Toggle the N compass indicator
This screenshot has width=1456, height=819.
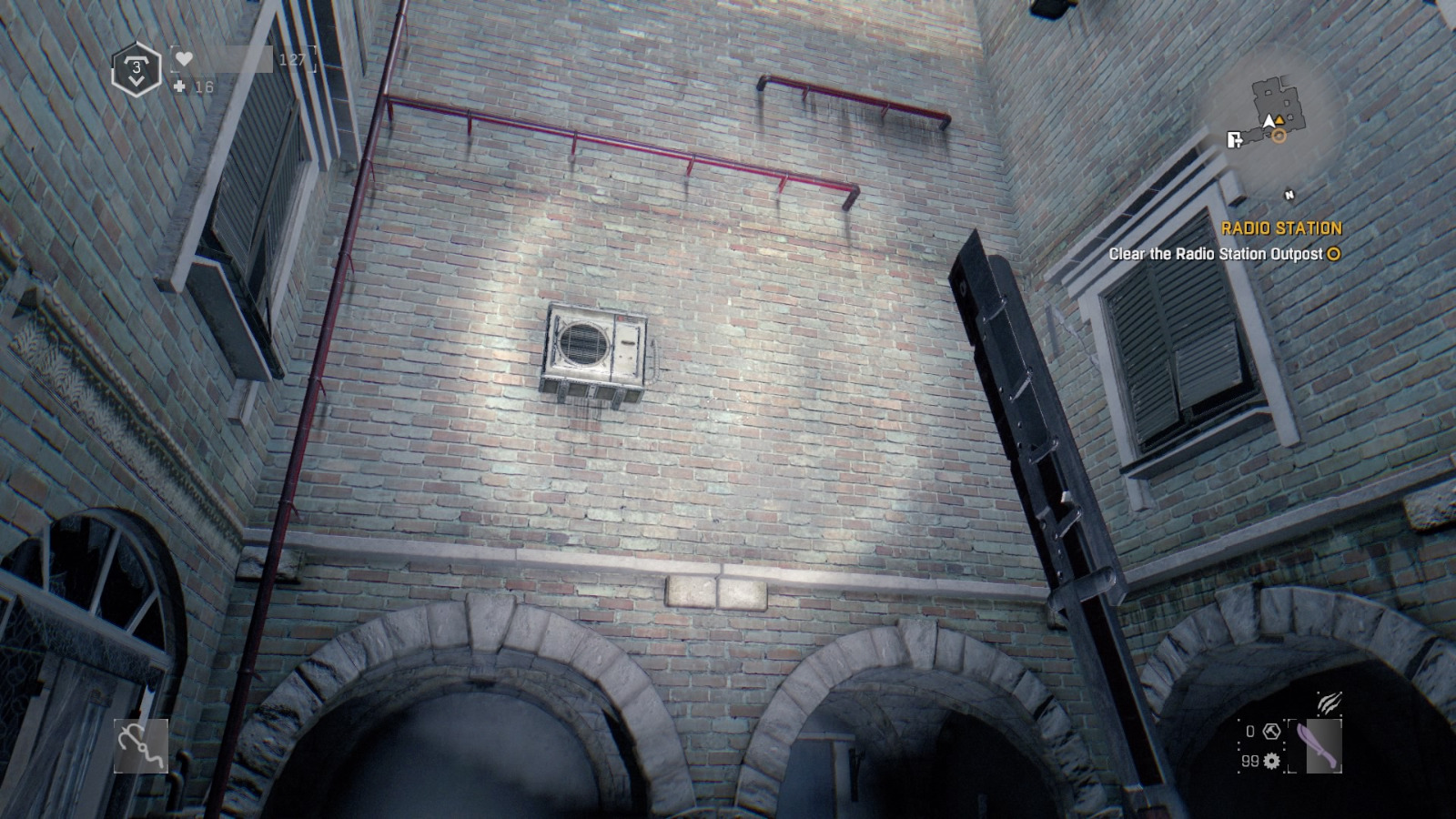tap(1289, 194)
